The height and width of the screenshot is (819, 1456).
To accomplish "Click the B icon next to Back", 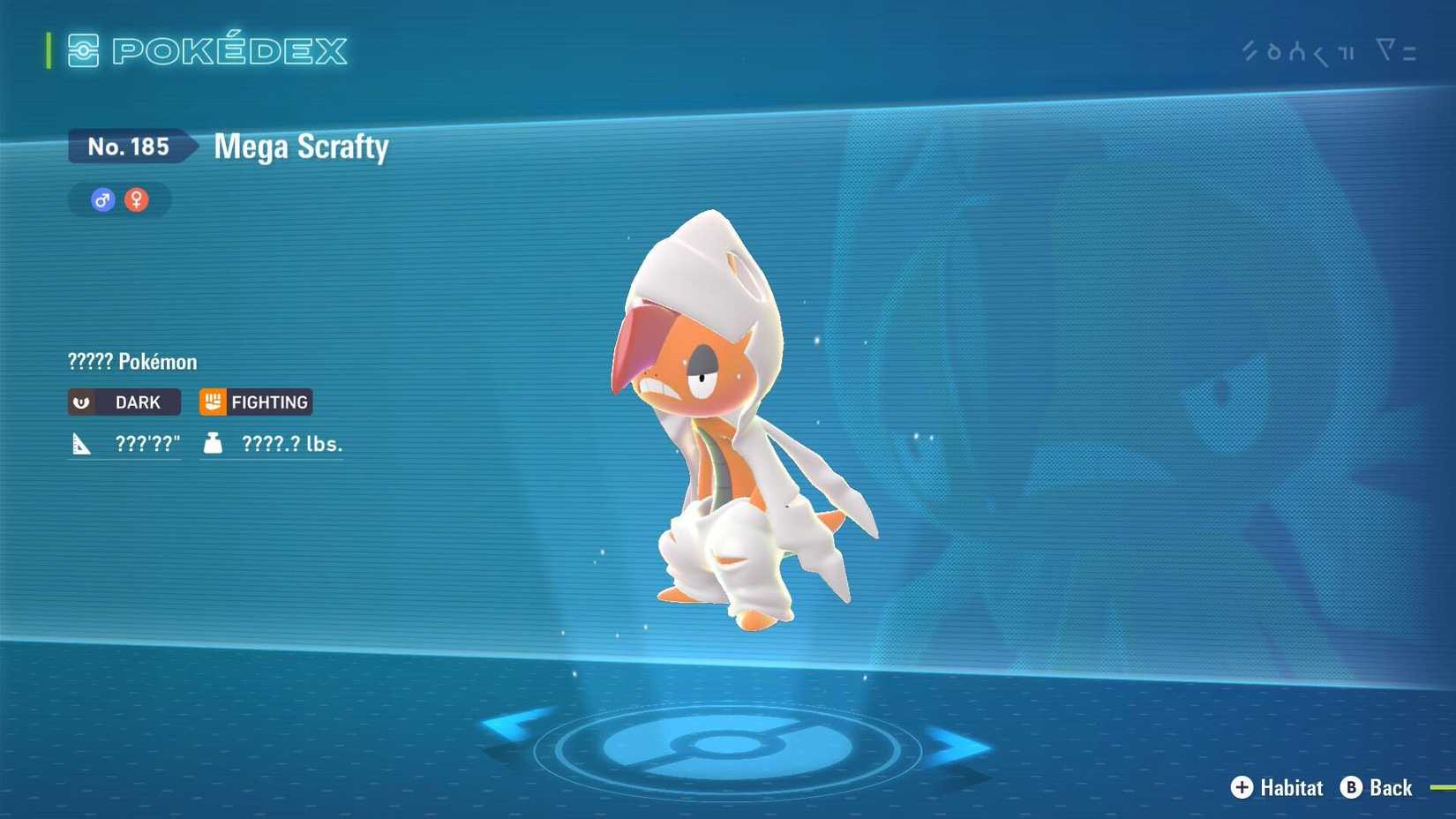I will pos(1349,788).
